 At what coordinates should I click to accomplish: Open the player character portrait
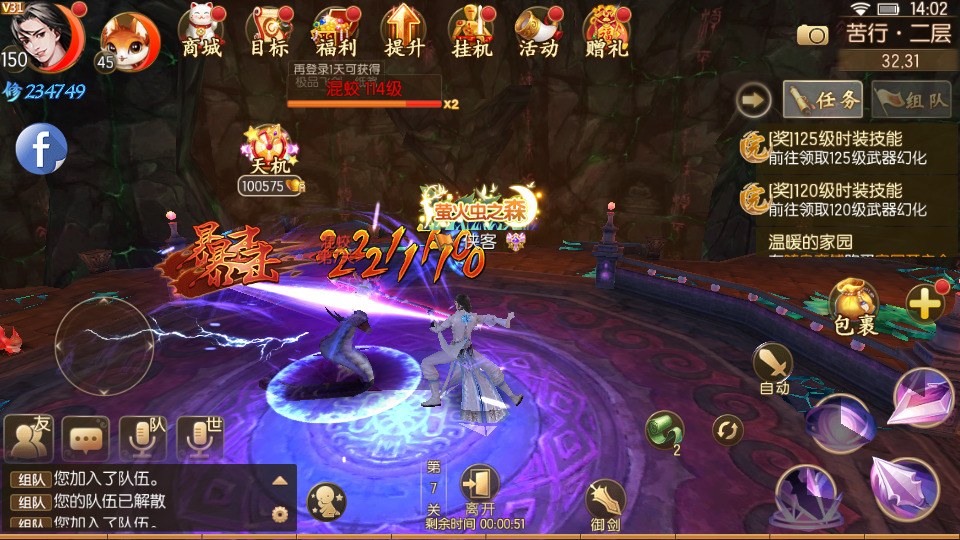(43, 37)
